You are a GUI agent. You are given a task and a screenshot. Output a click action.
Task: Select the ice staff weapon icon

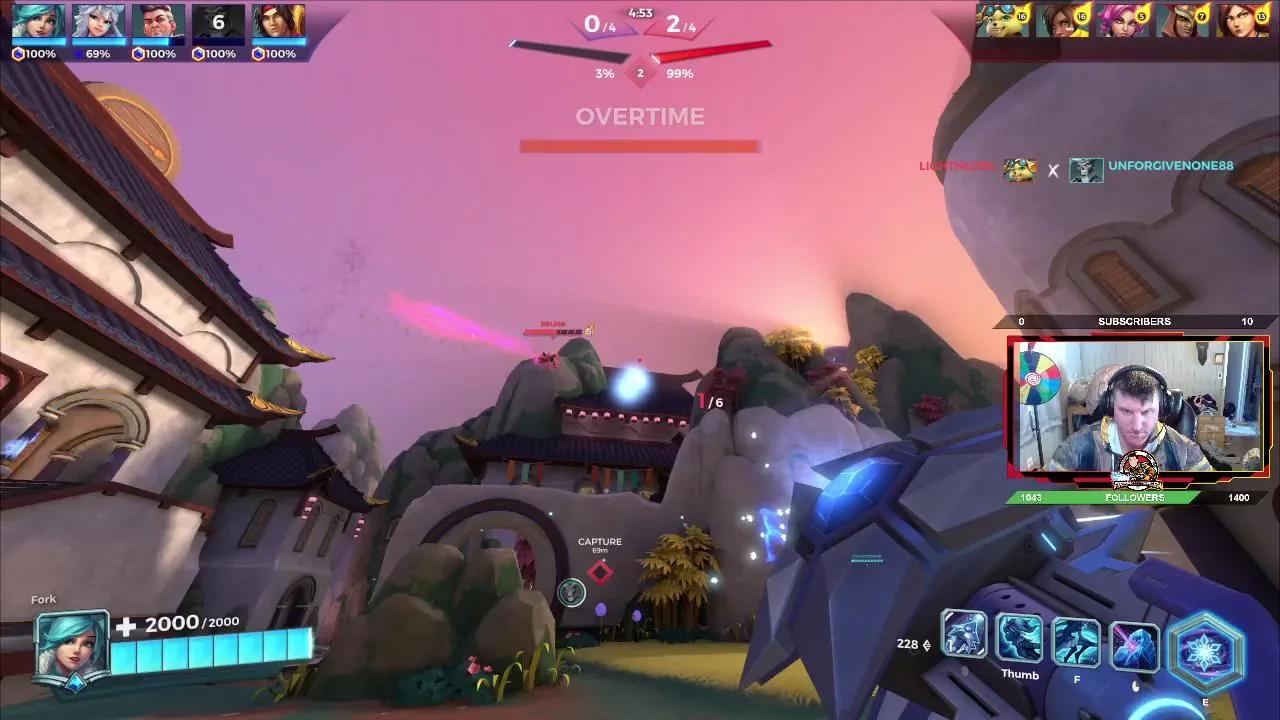tap(964, 634)
